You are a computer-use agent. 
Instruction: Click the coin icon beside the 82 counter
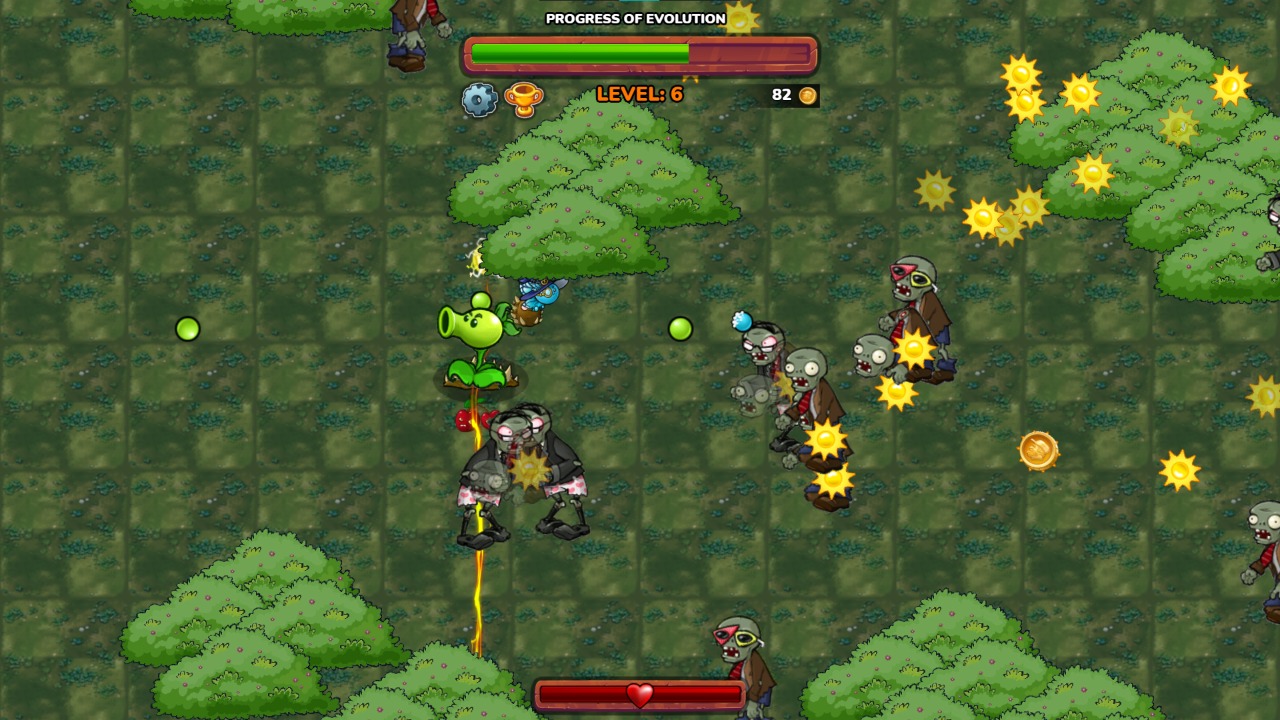coord(806,95)
